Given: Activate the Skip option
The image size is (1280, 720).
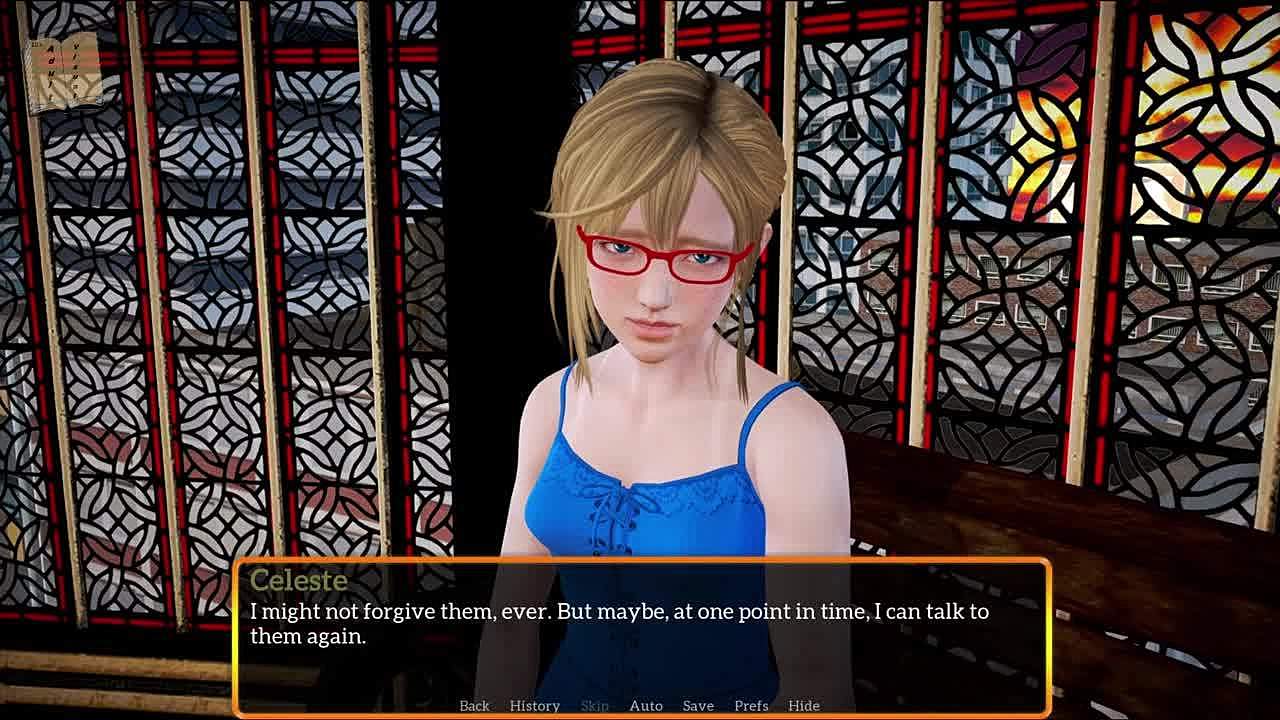Looking at the screenshot, I should [x=594, y=706].
